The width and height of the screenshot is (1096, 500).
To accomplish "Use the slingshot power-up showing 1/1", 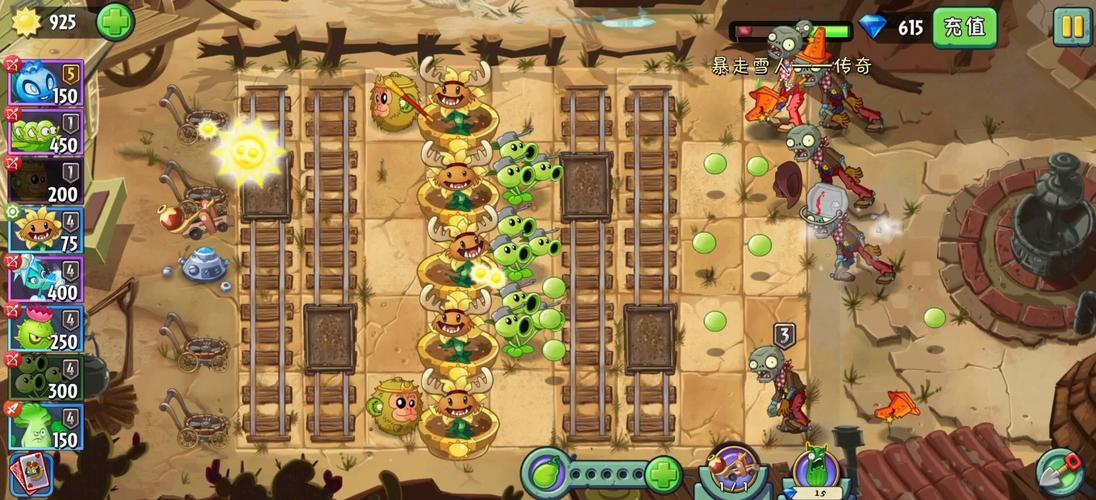I will (732, 472).
